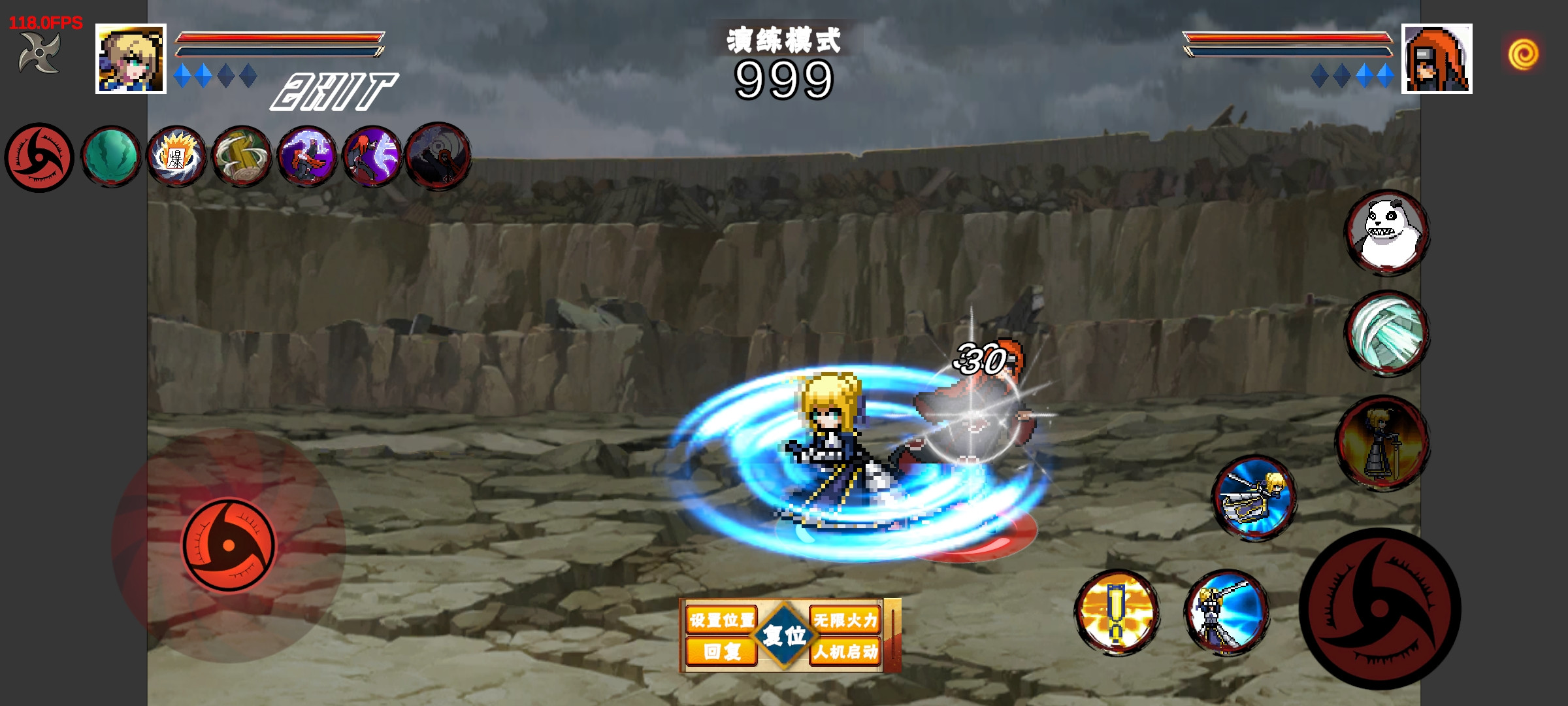Activate the white bandage substitution skill

click(1387, 333)
